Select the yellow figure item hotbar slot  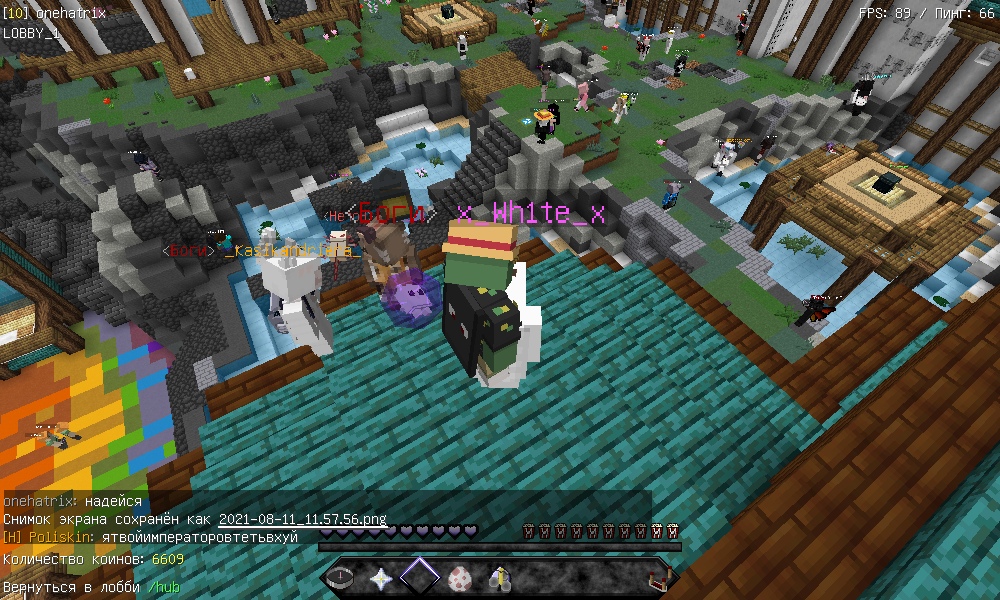pos(500,578)
